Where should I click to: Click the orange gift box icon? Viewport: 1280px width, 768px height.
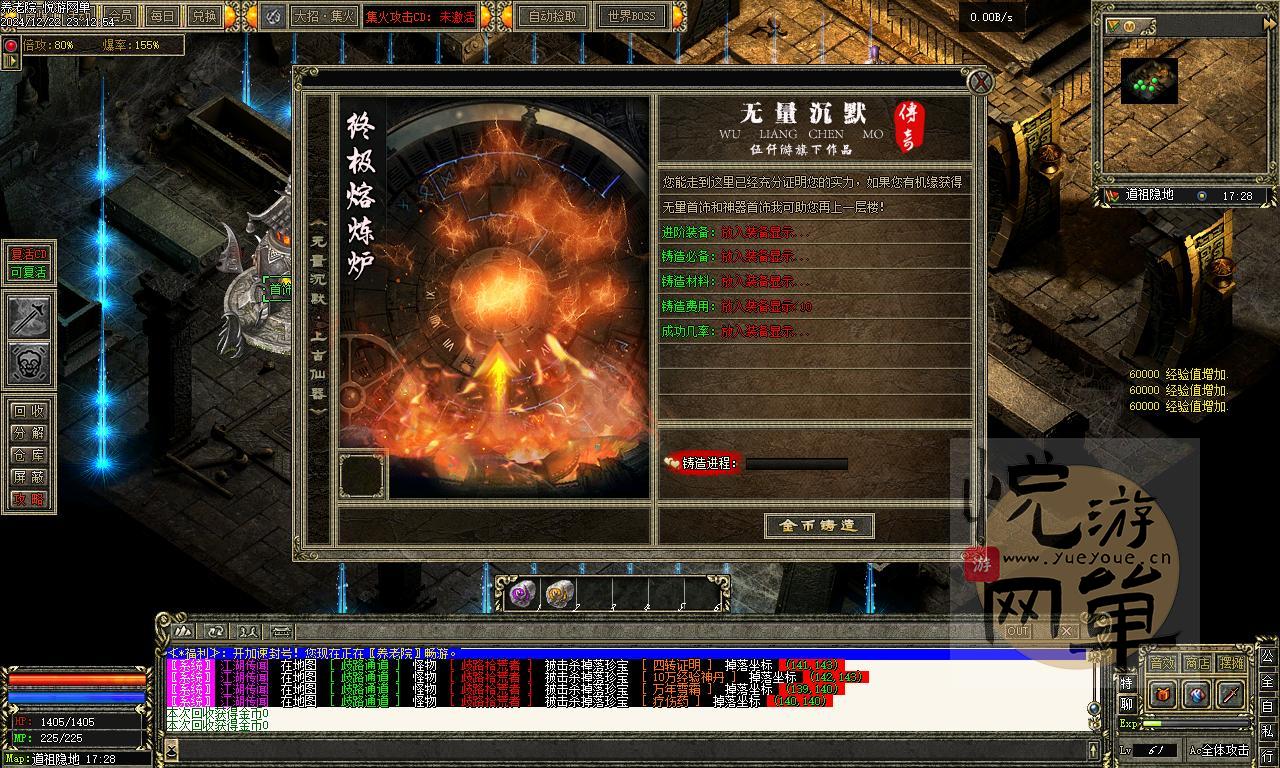(1162, 694)
